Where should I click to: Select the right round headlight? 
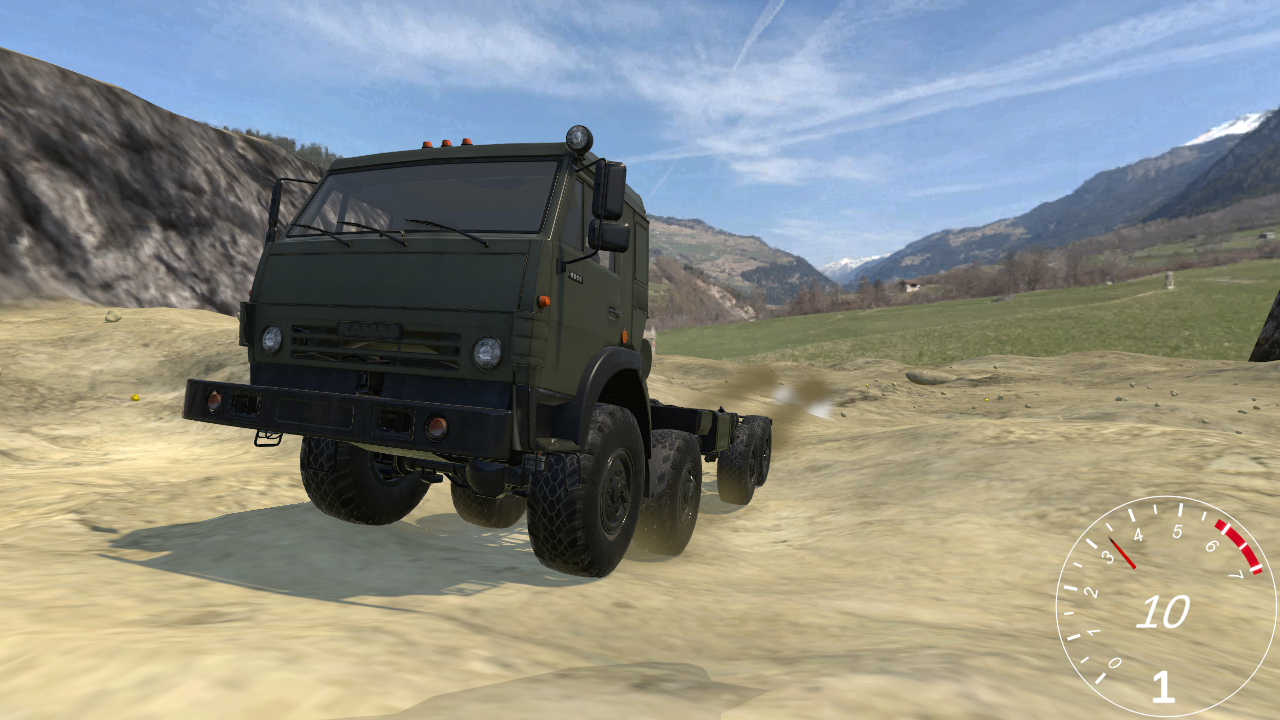click(x=487, y=353)
